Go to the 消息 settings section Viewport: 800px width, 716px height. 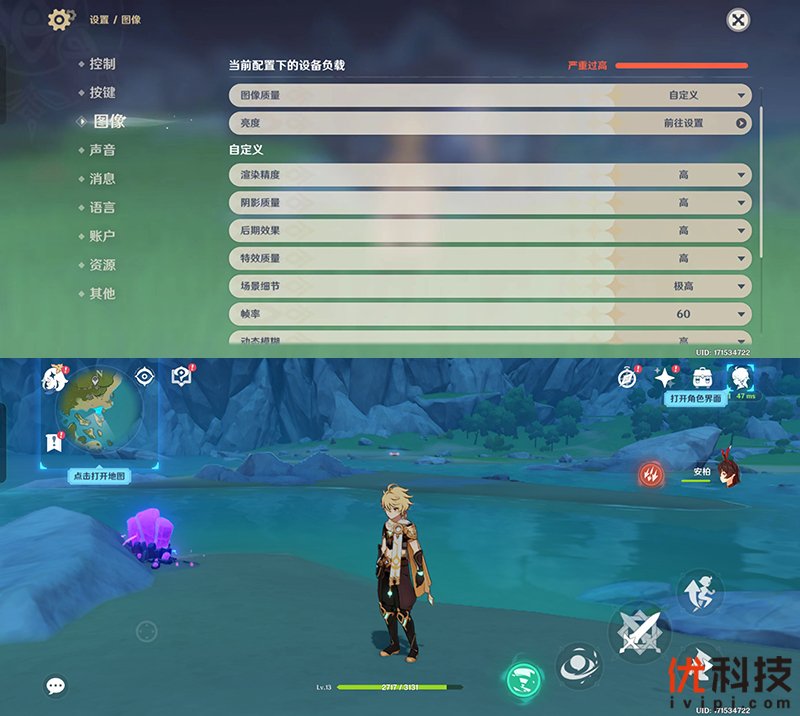point(102,179)
